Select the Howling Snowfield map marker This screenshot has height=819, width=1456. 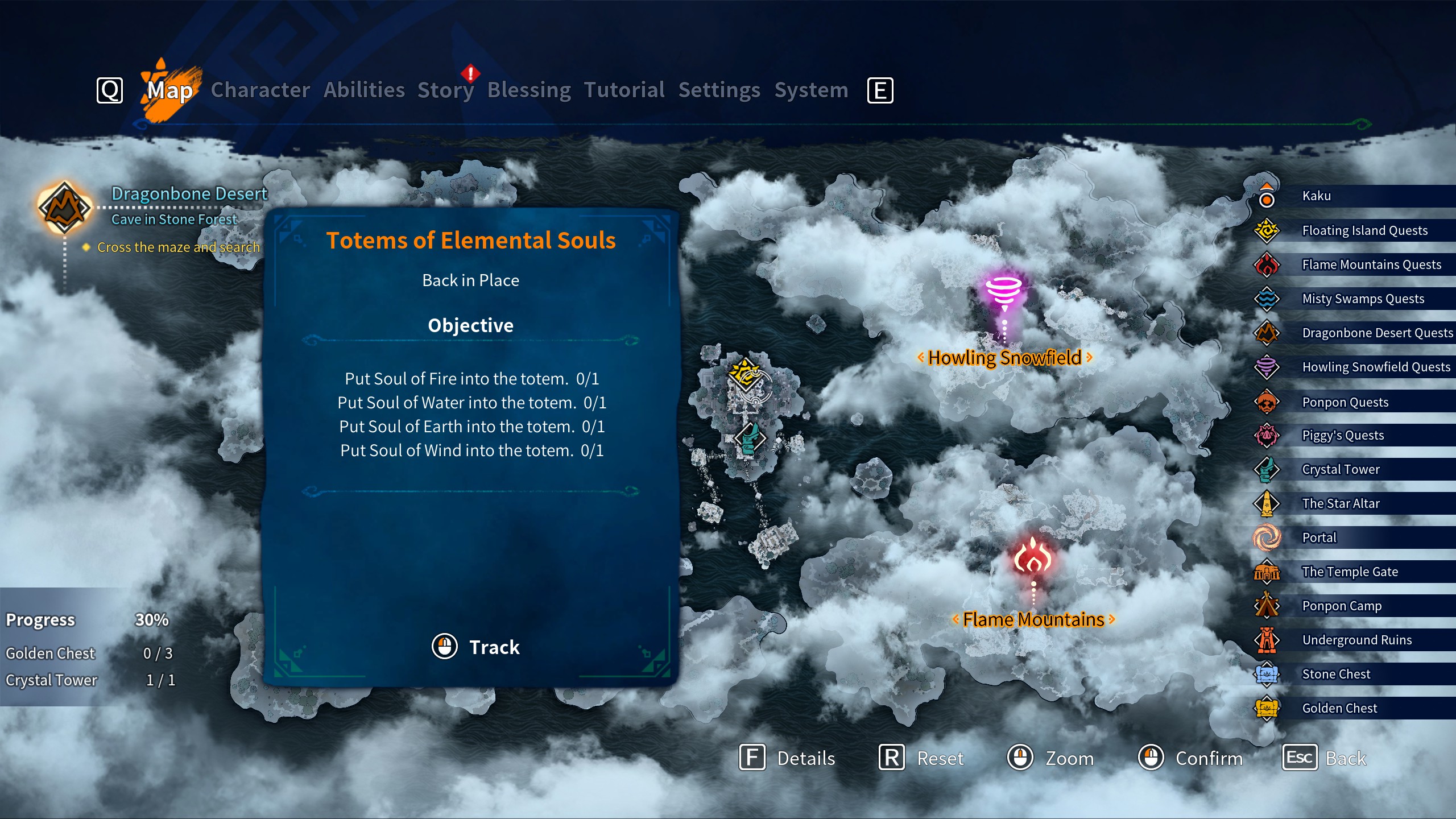click(x=1004, y=291)
